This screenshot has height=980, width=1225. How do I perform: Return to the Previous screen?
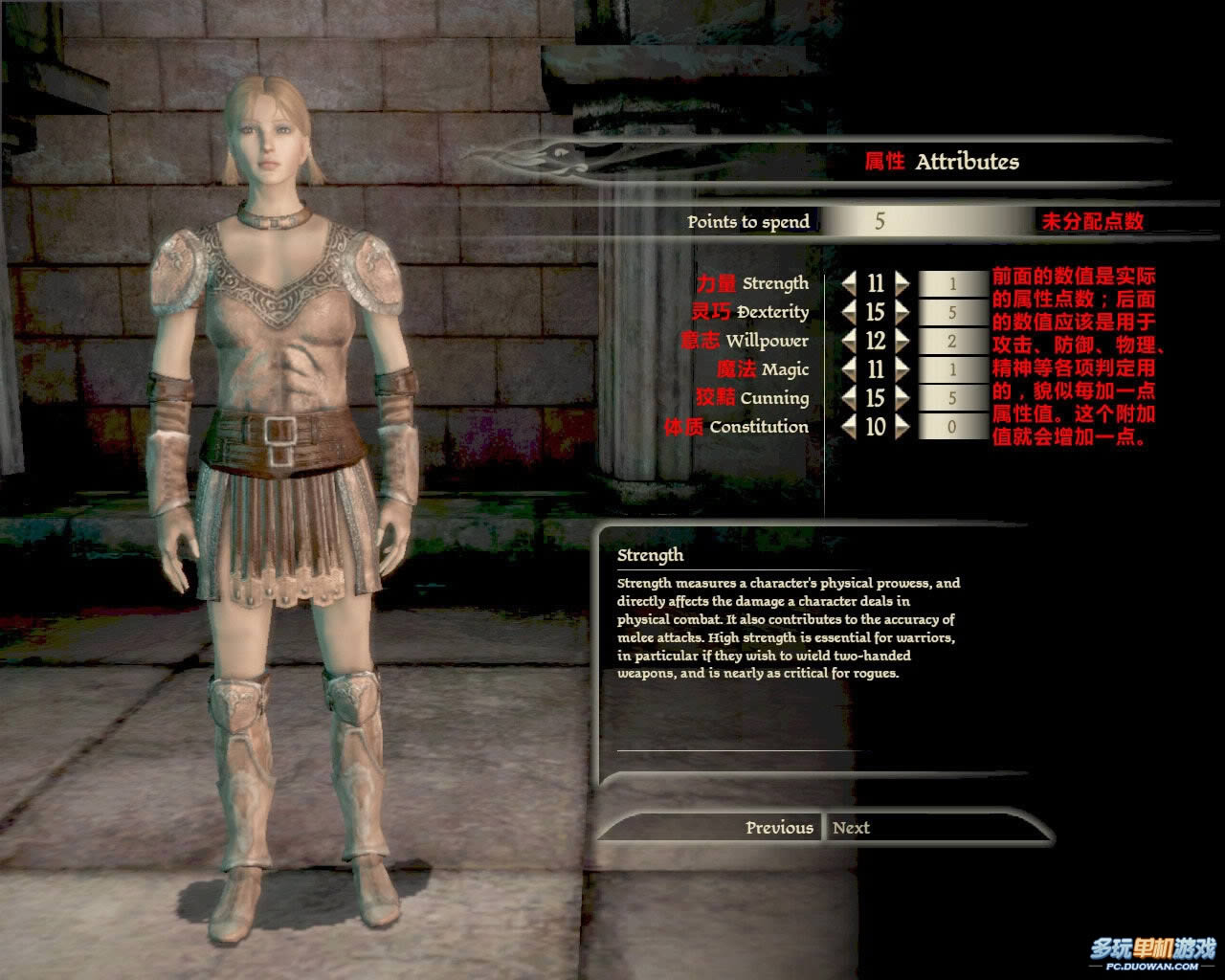click(779, 828)
